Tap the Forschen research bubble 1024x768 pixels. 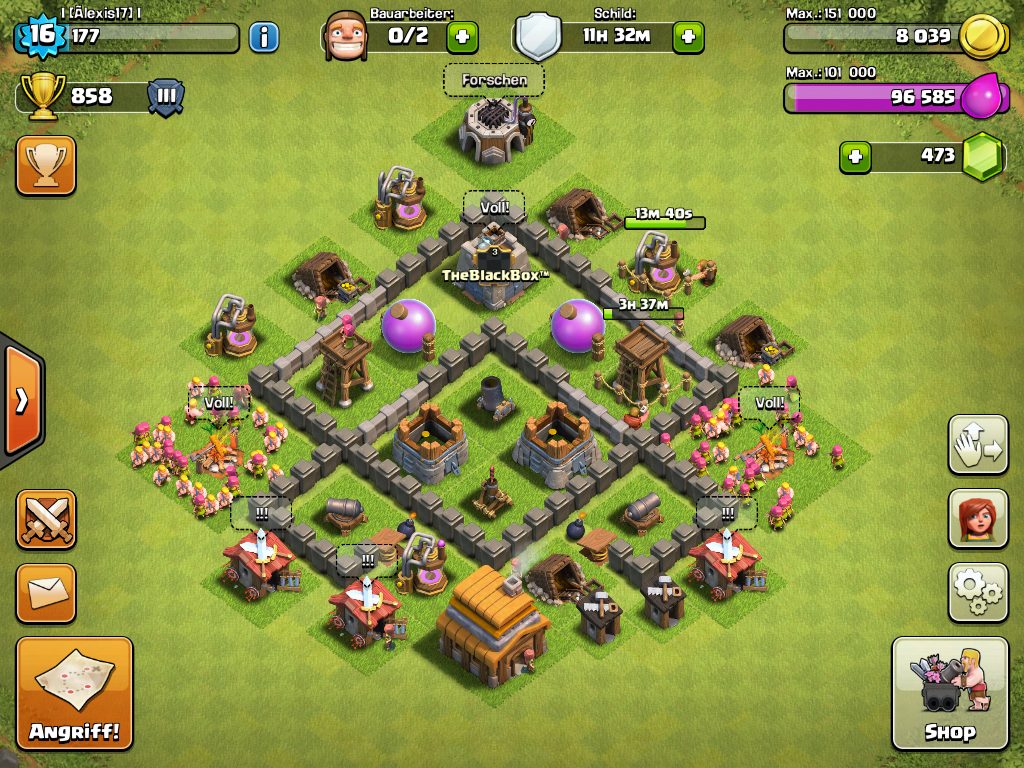point(494,80)
